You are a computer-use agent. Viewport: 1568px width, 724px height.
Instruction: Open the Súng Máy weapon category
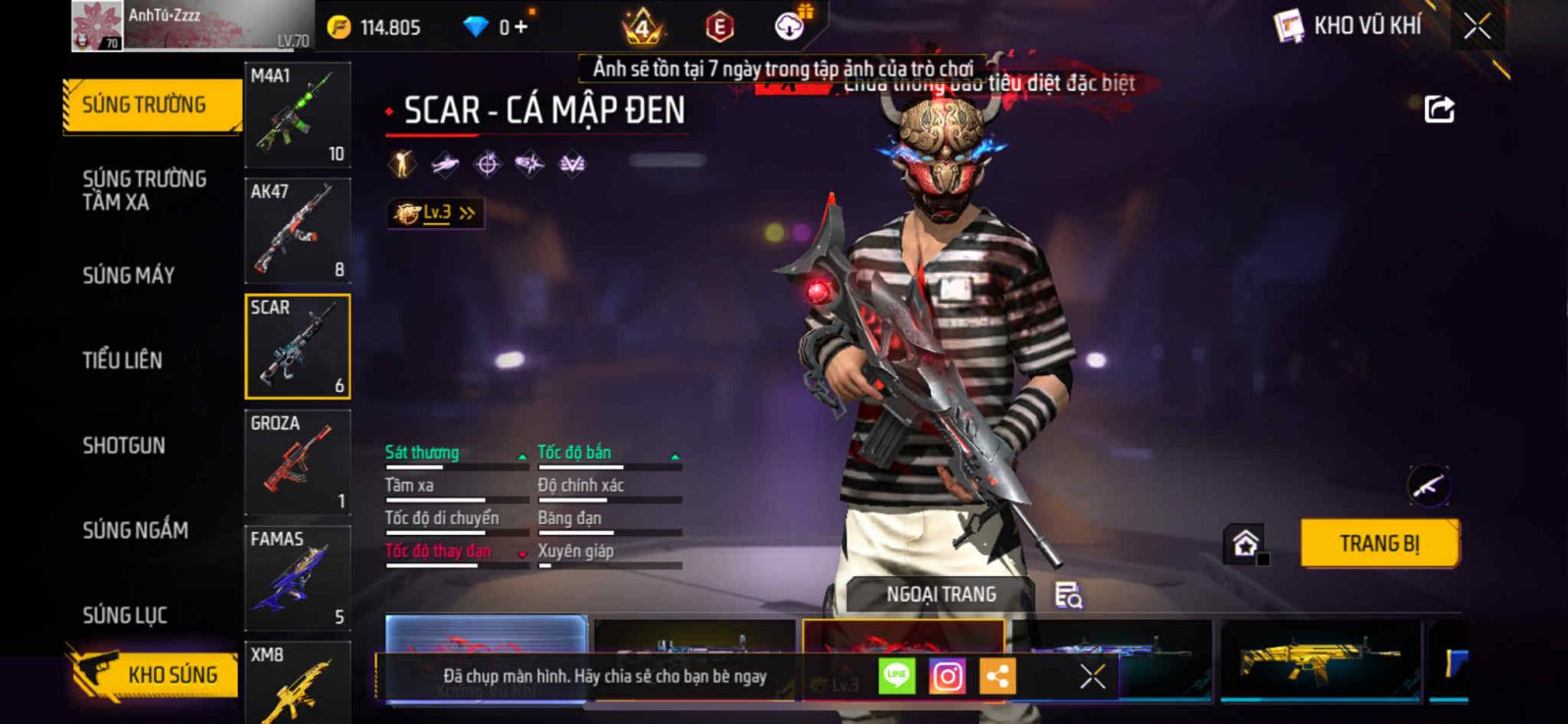click(x=128, y=275)
